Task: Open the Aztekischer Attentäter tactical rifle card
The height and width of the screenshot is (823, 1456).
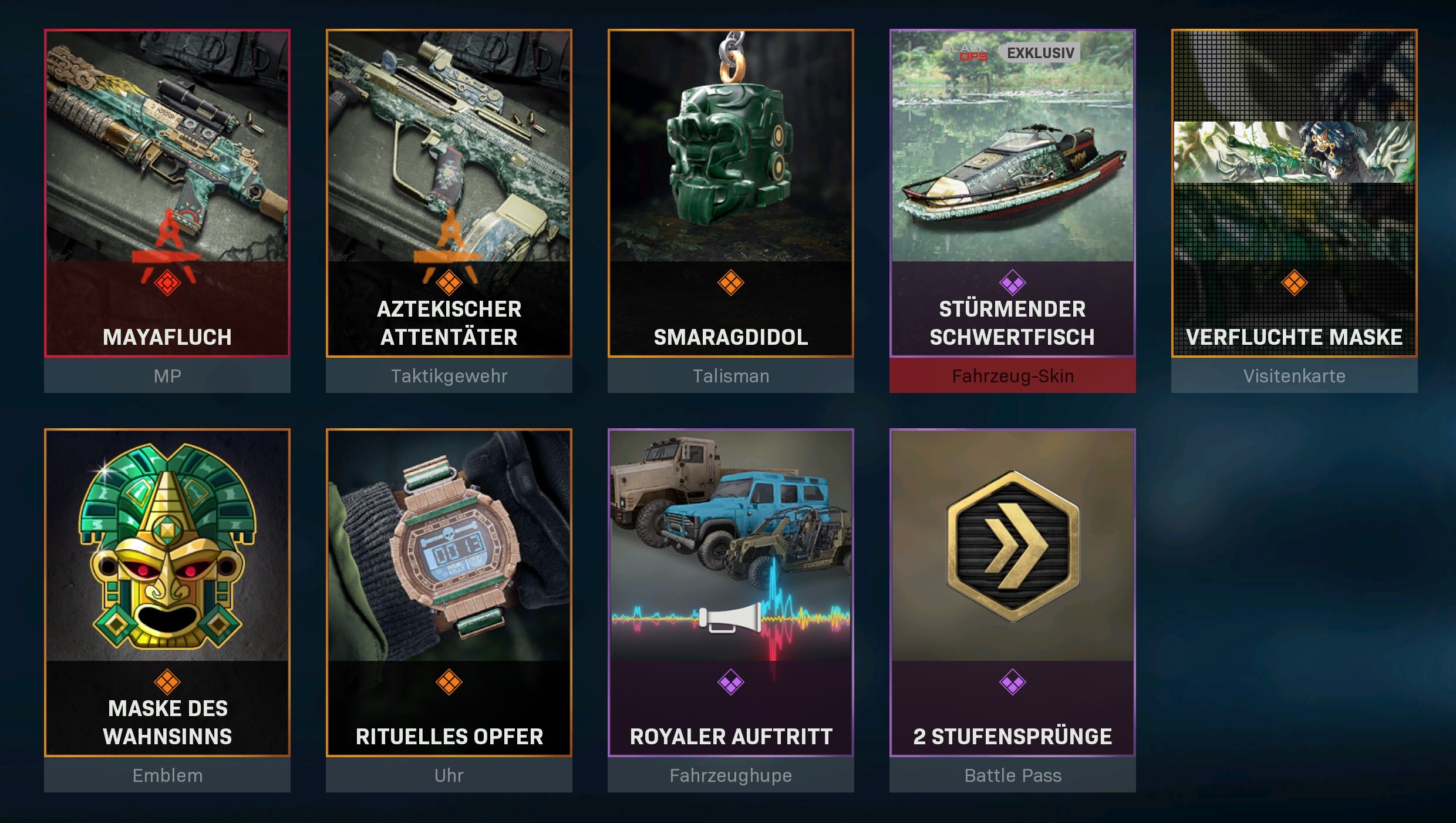Action: (x=449, y=194)
